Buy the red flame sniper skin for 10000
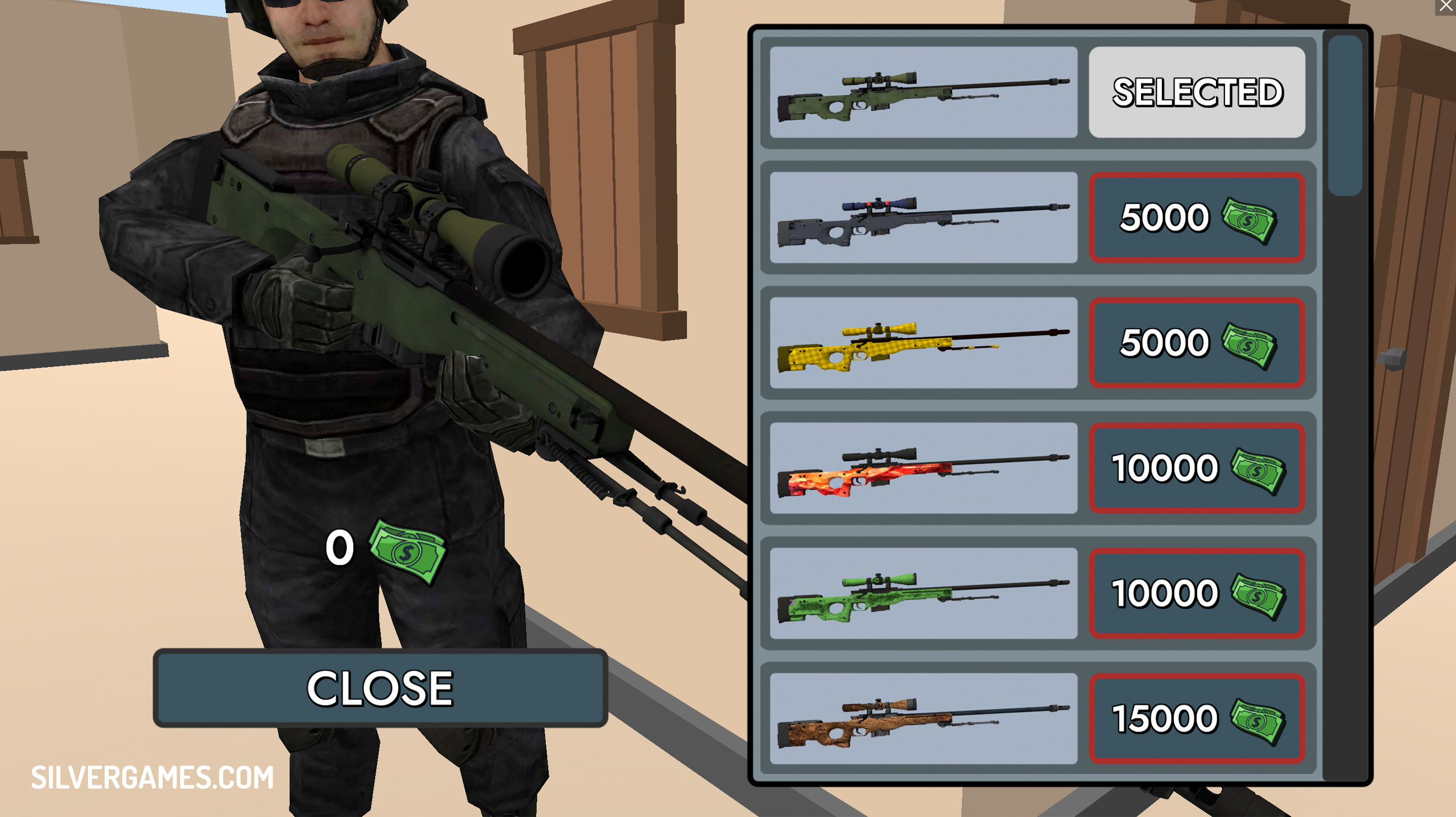 point(1197,468)
